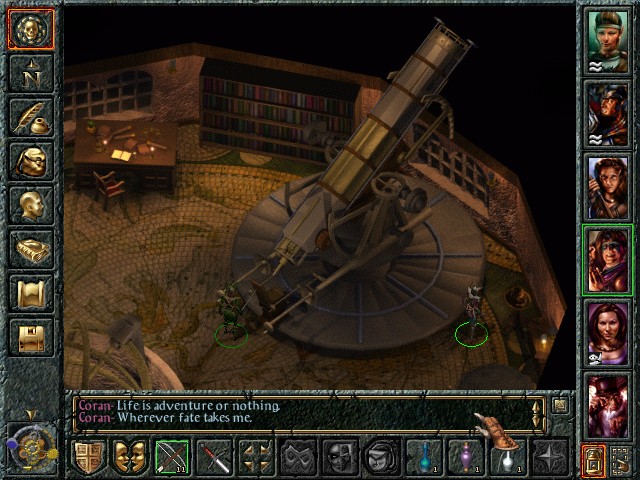
Task: Show the character record via the head icon
Action: click(x=29, y=205)
